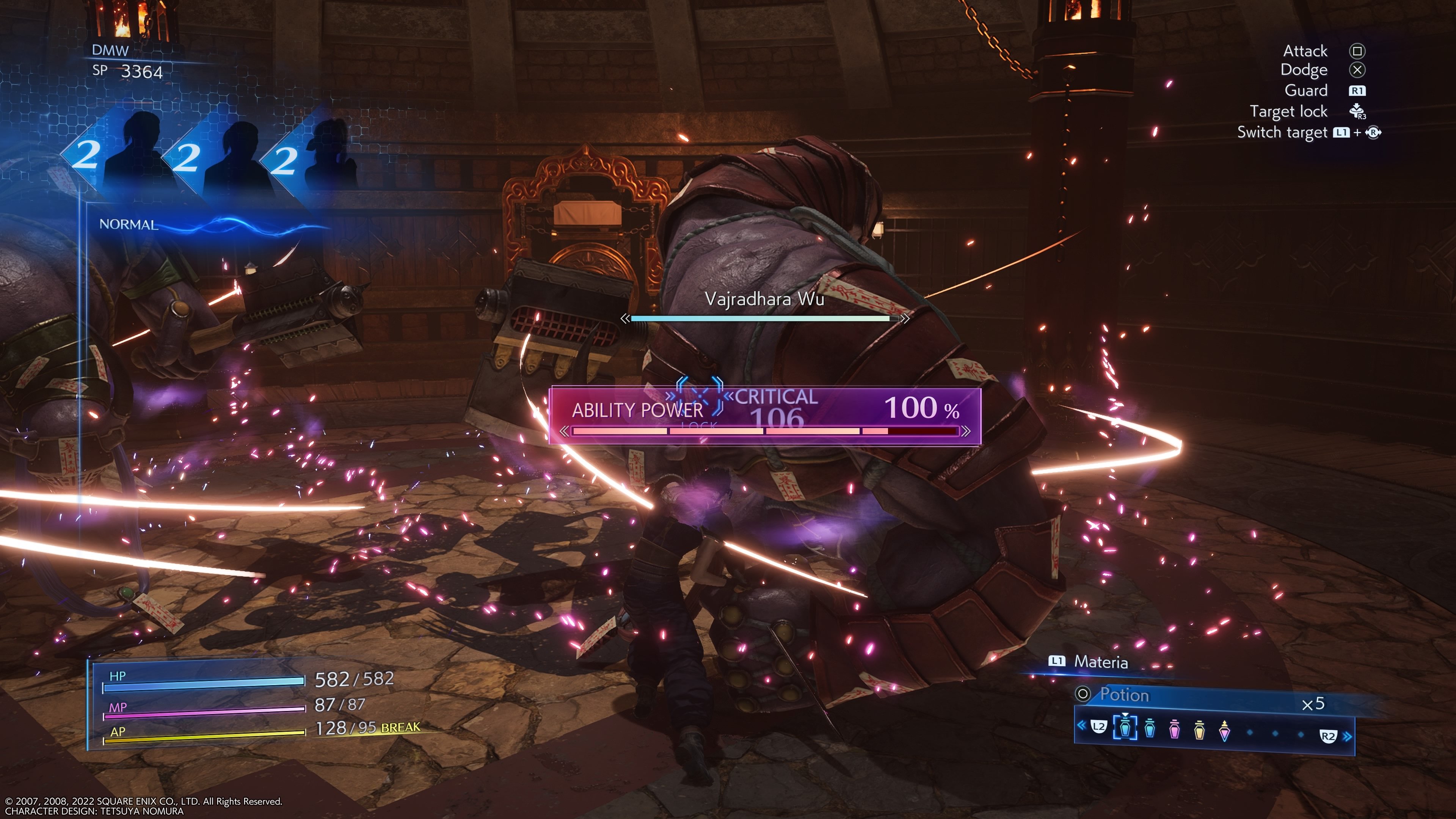Screen dimensions: 1456x819
Task: Select the pink bottle item
Action: 1175,730
